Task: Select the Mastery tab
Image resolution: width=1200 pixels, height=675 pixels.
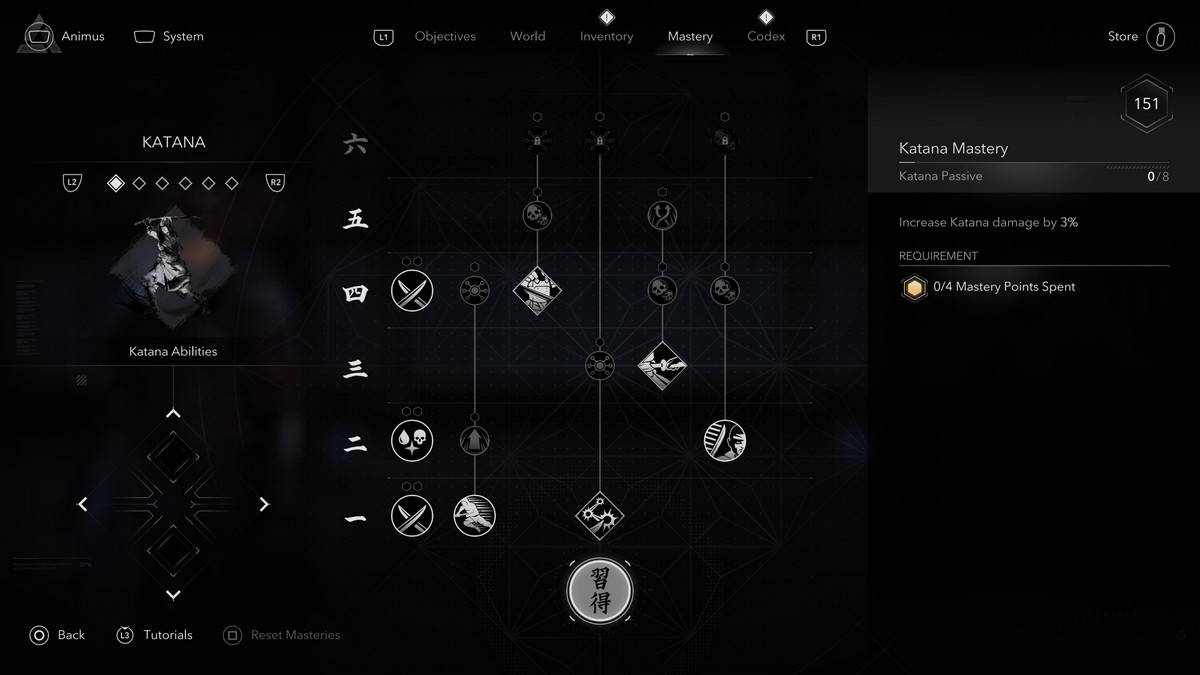Action: pyautogui.click(x=690, y=36)
